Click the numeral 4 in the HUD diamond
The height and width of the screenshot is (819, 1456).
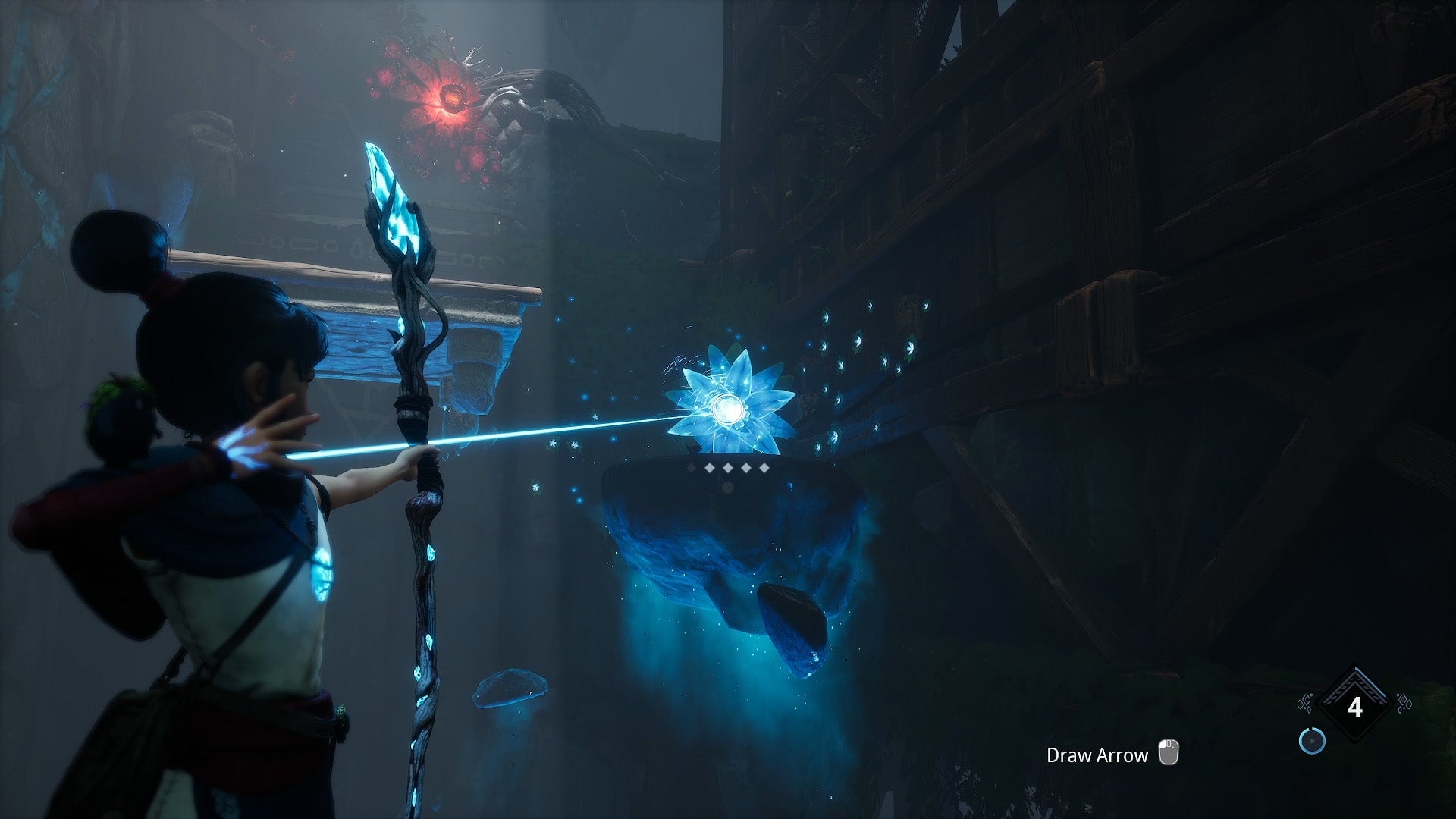1355,707
